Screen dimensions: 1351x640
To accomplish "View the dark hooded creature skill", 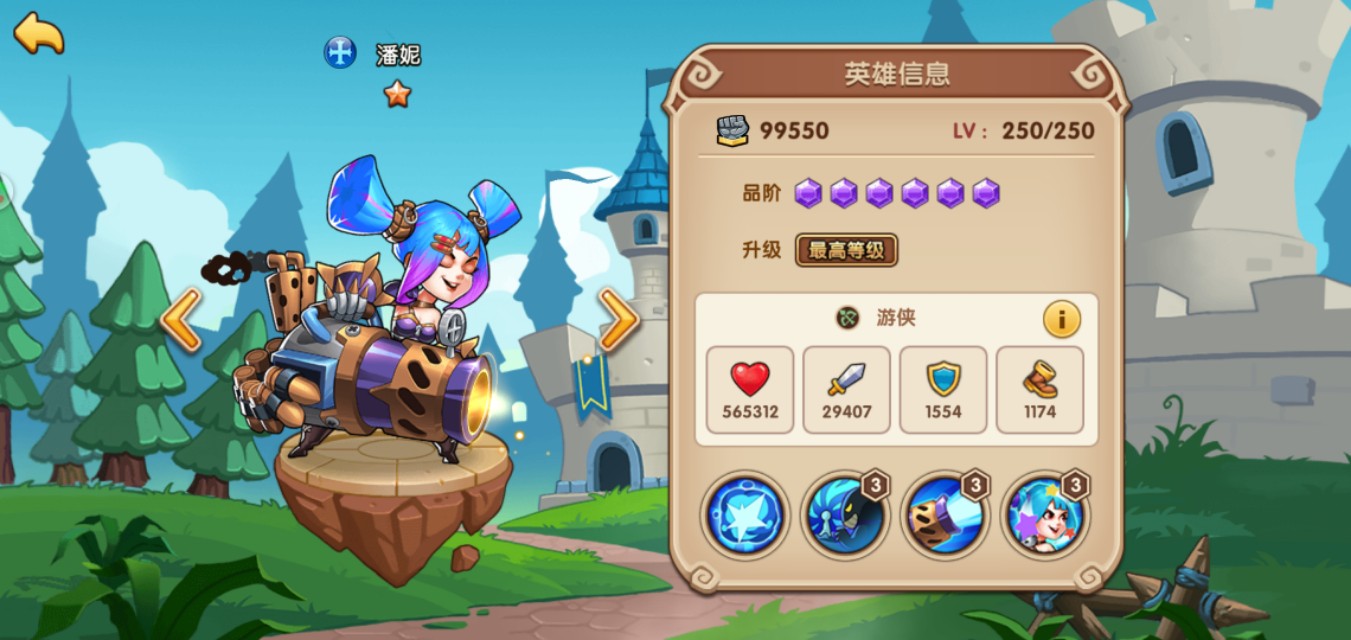I will pos(843,516).
